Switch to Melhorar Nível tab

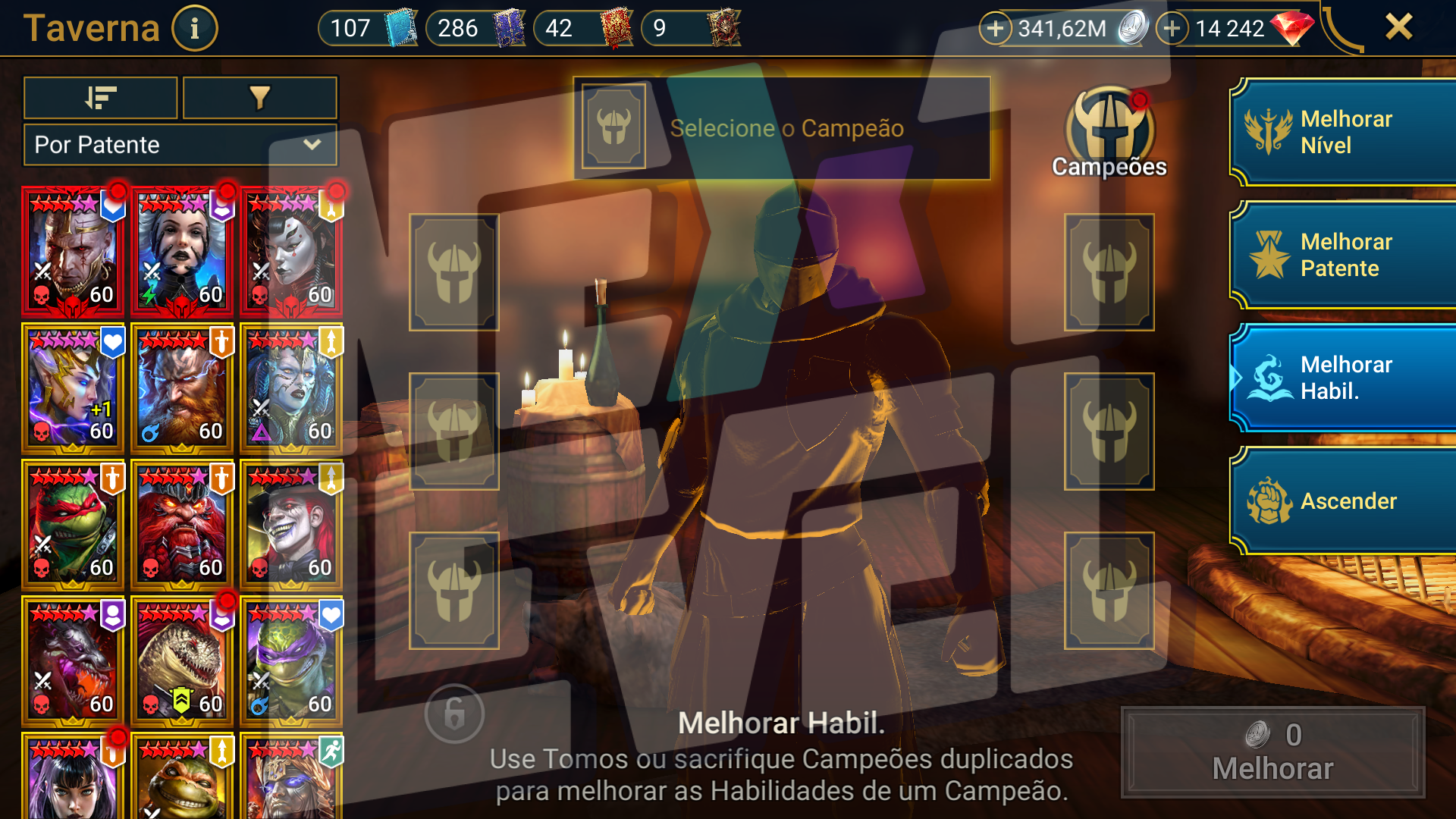(x=1342, y=132)
